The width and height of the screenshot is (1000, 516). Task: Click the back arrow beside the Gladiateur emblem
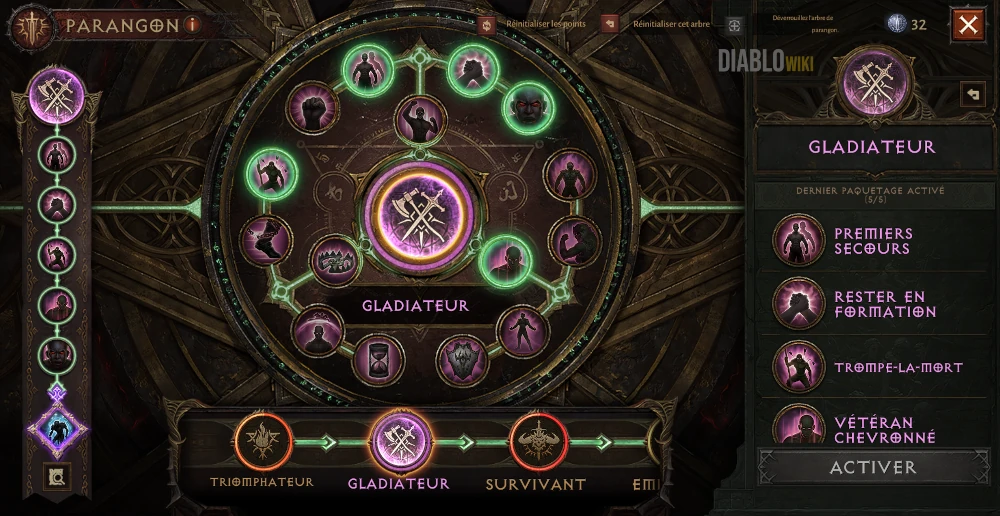pyautogui.click(x=972, y=93)
